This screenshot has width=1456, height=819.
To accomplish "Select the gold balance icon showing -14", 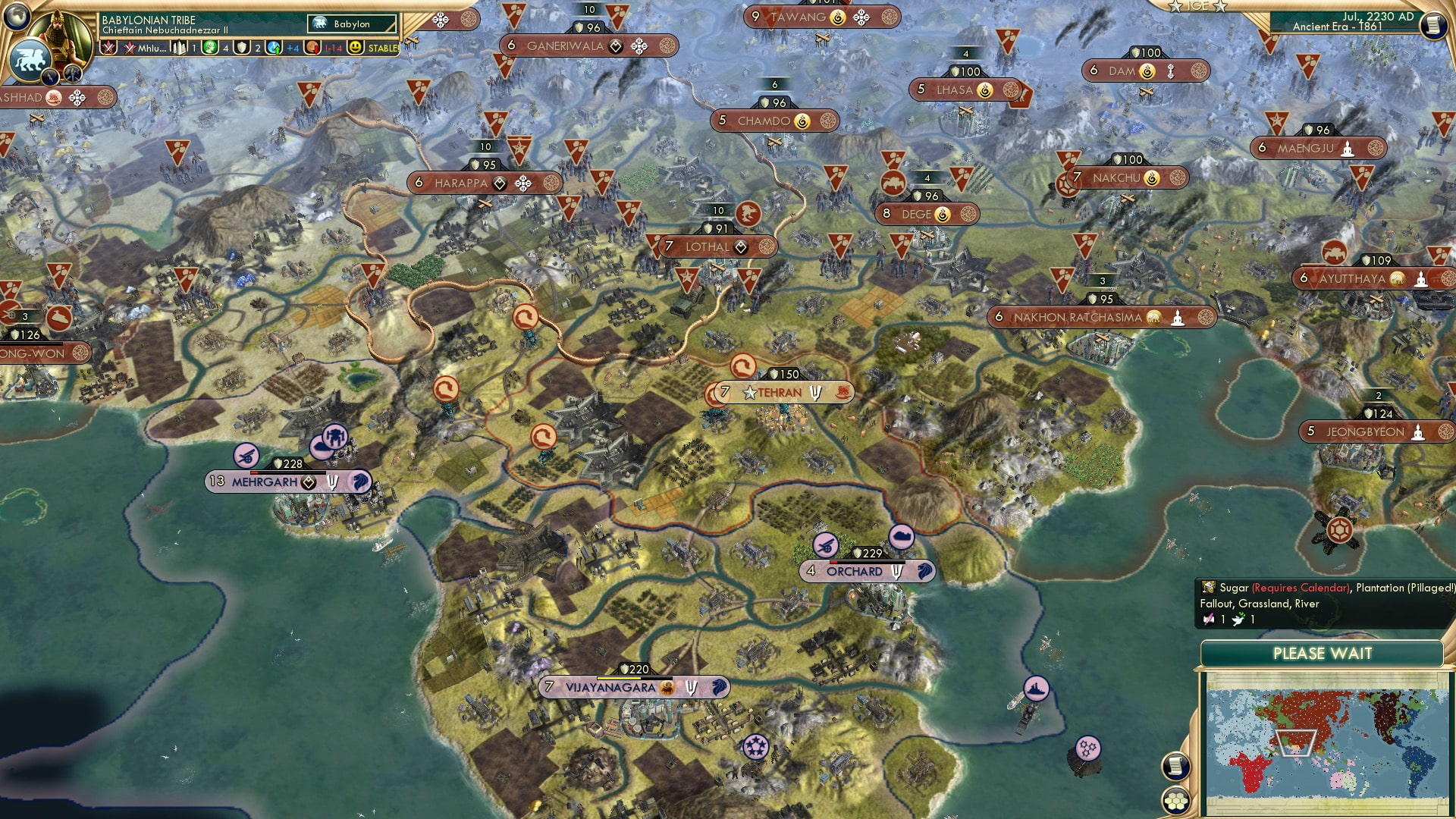I will pos(311,47).
